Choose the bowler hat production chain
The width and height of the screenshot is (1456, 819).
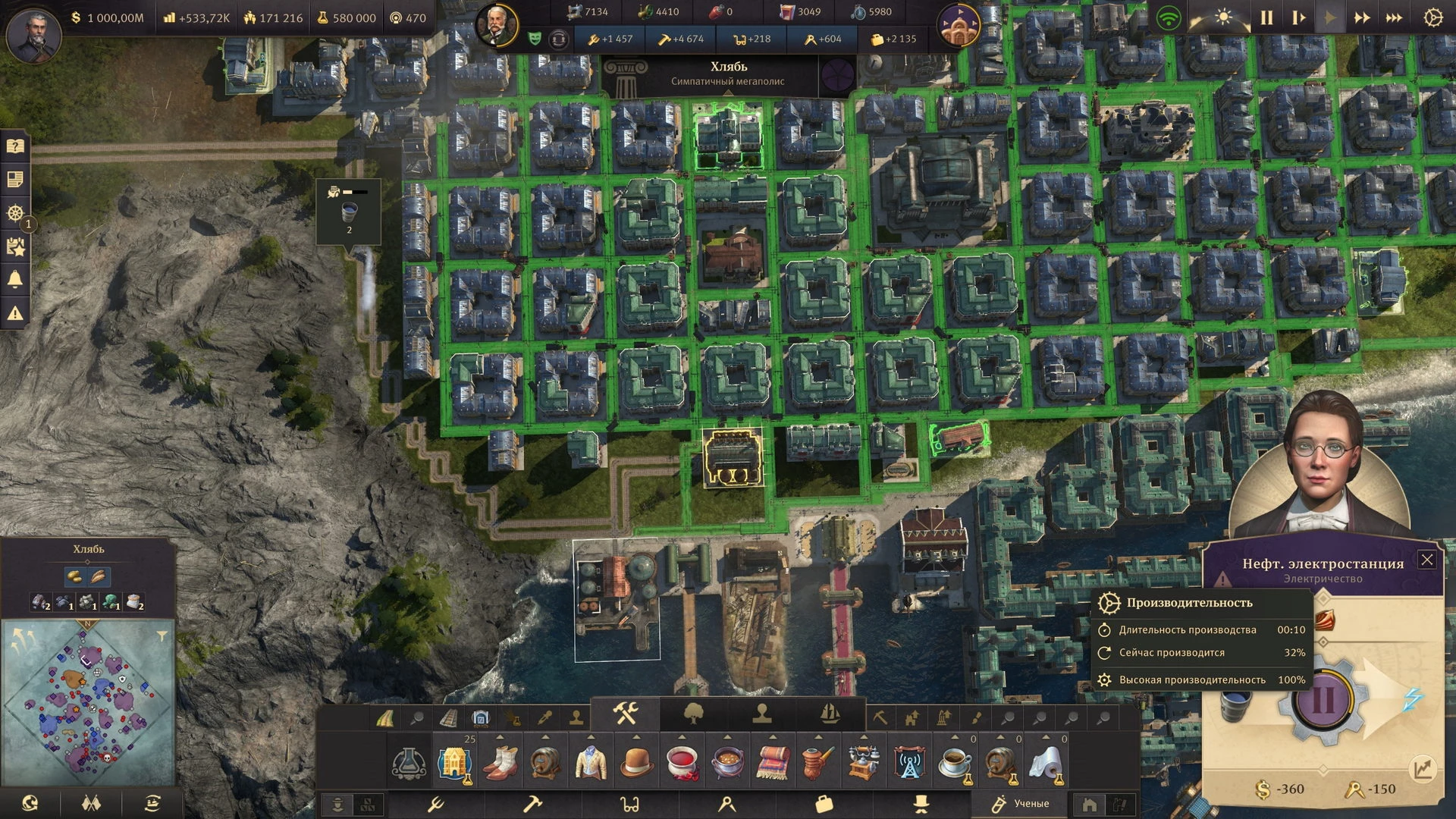637,762
